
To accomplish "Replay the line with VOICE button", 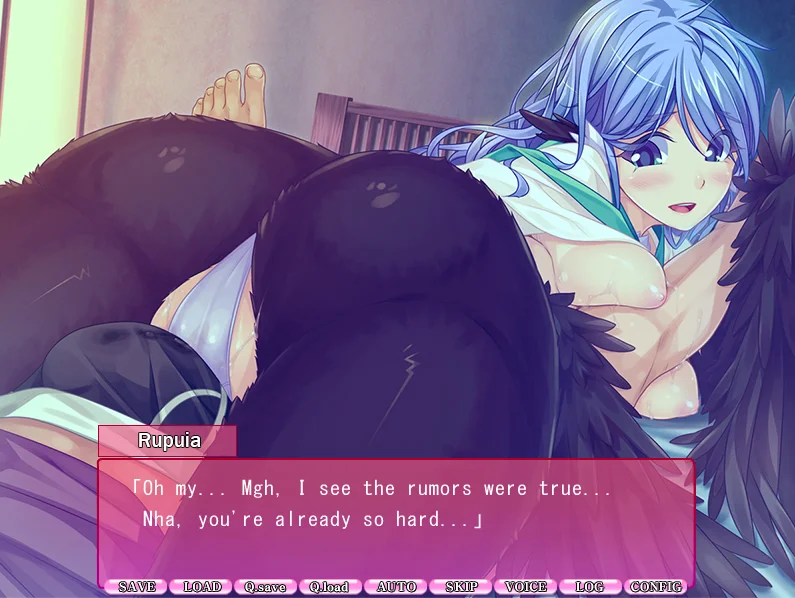I will point(526,587).
